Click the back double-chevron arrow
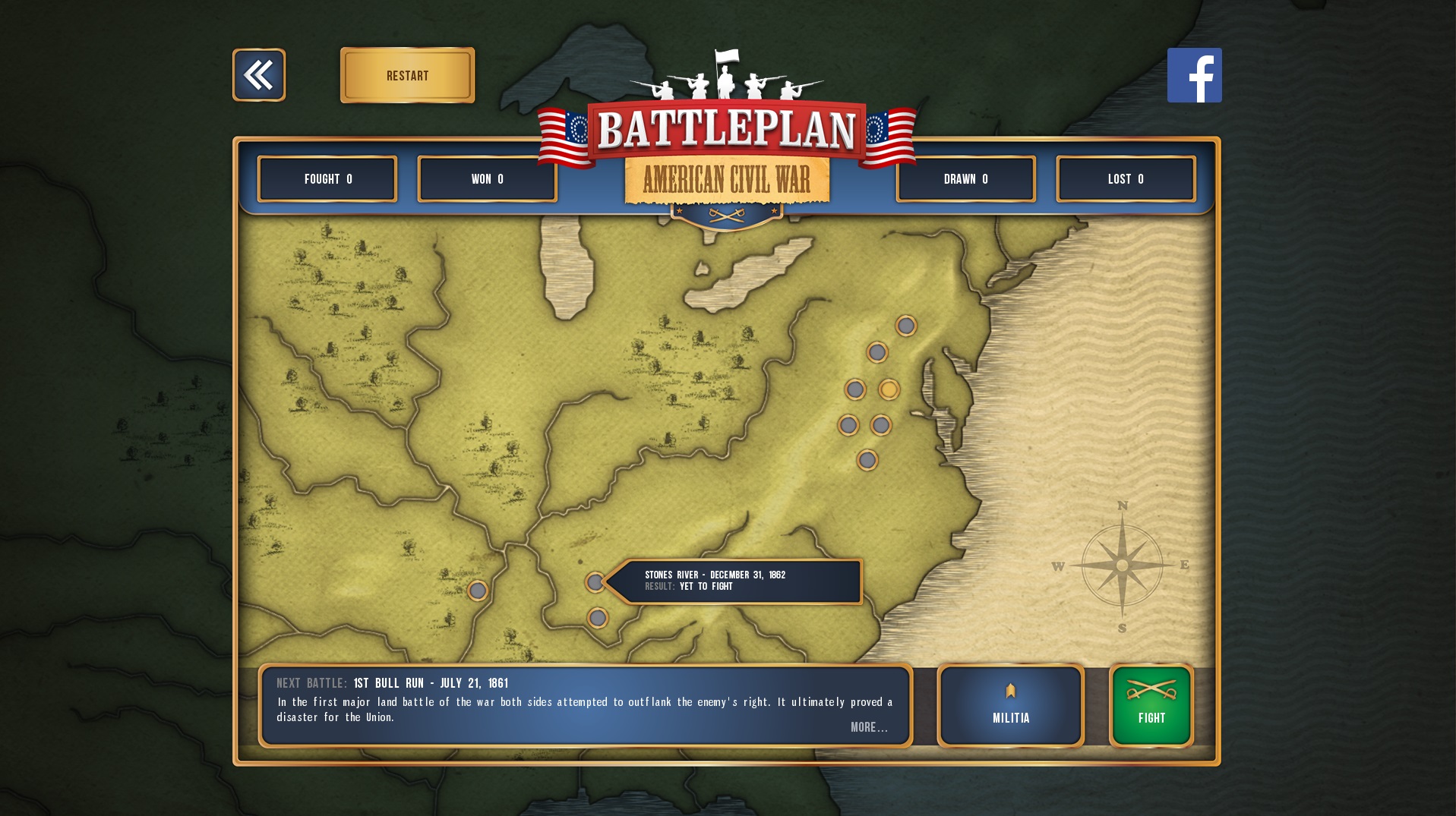The width and height of the screenshot is (1456, 816). pos(258,74)
